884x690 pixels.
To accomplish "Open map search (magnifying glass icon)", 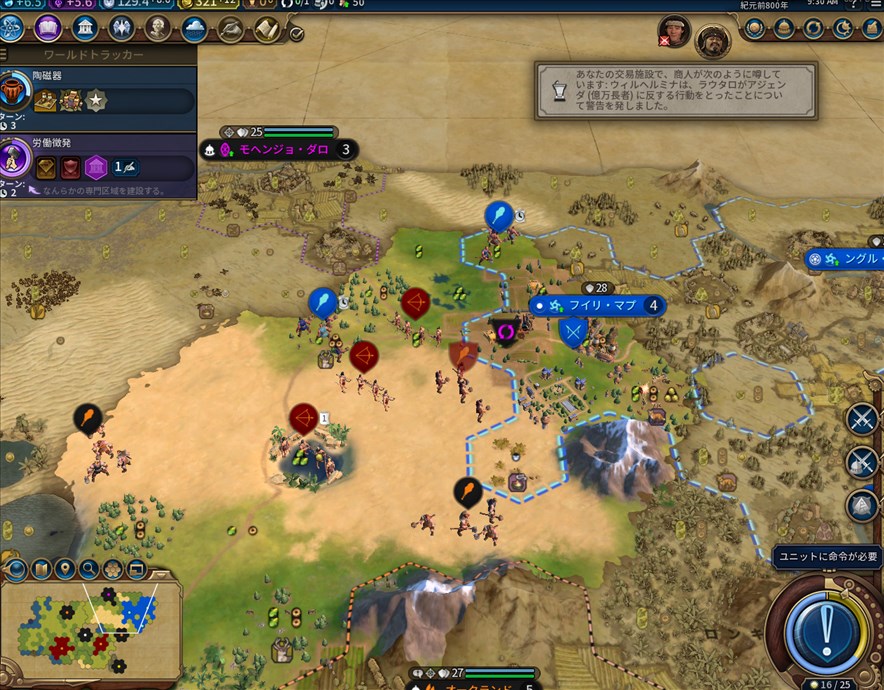I will click(x=89, y=571).
